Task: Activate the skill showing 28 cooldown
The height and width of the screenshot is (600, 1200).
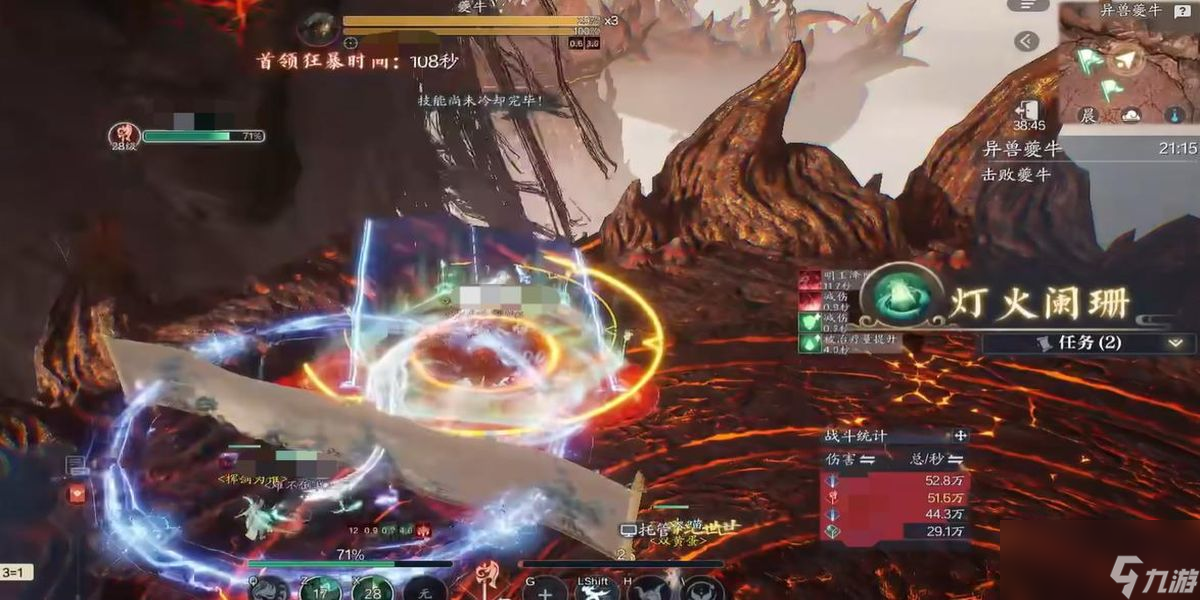Action: click(x=371, y=590)
